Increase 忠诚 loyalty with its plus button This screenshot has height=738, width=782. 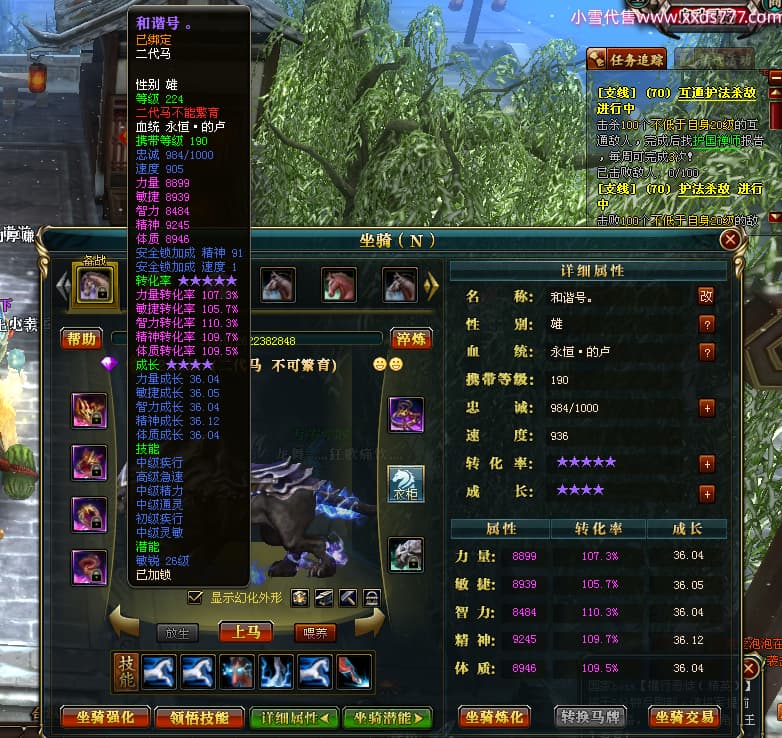[x=707, y=408]
